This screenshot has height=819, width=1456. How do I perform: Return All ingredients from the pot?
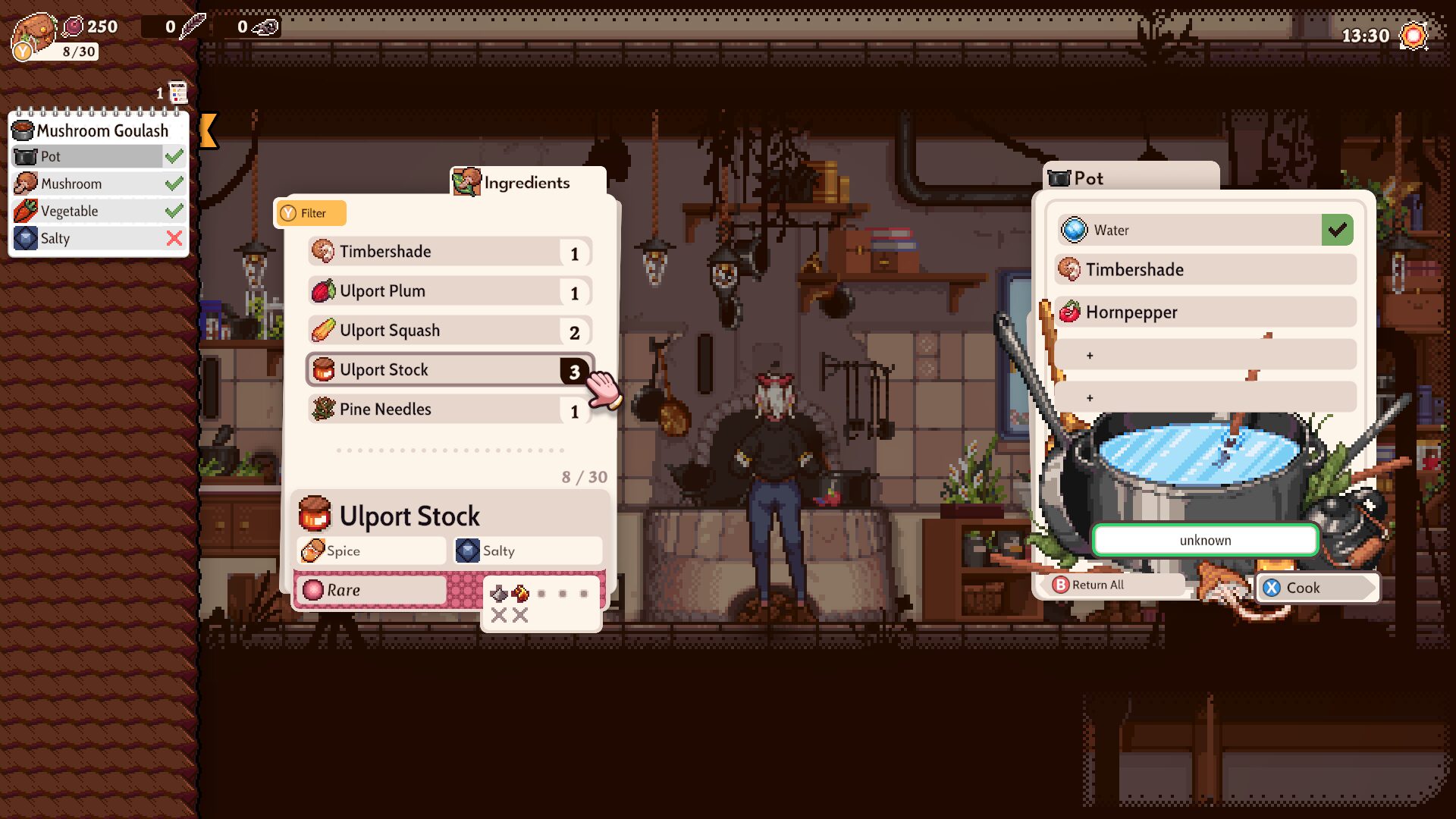[1109, 585]
